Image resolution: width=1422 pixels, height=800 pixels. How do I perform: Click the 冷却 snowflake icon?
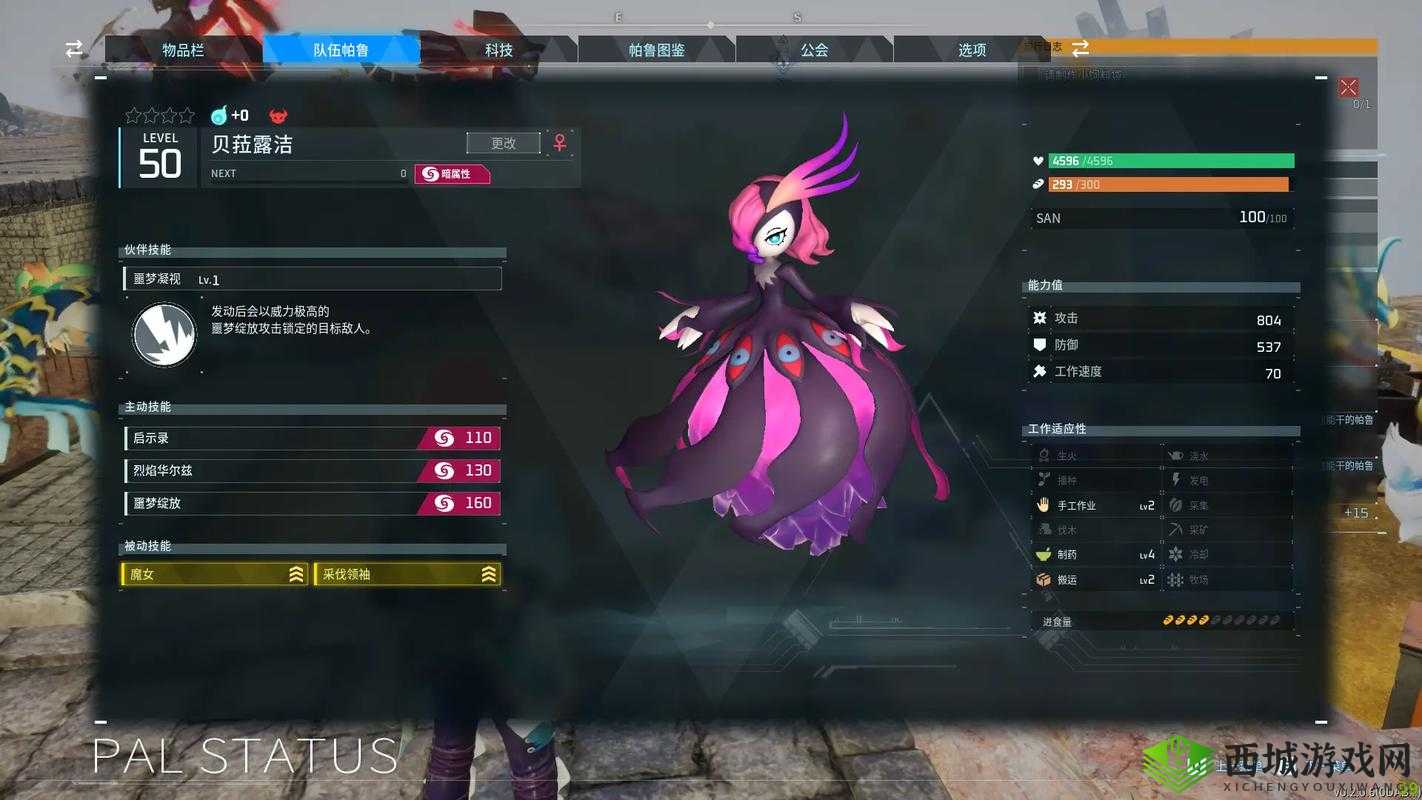point(1178,554)
